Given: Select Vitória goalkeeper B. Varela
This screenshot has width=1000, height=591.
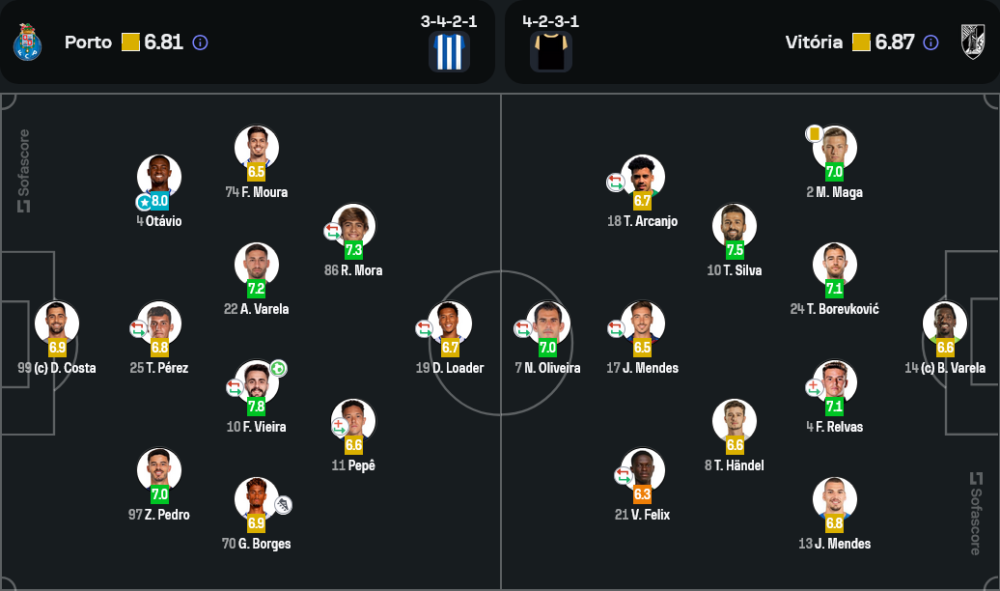Looking at the screenshot, I should click(x=945, y=324).
